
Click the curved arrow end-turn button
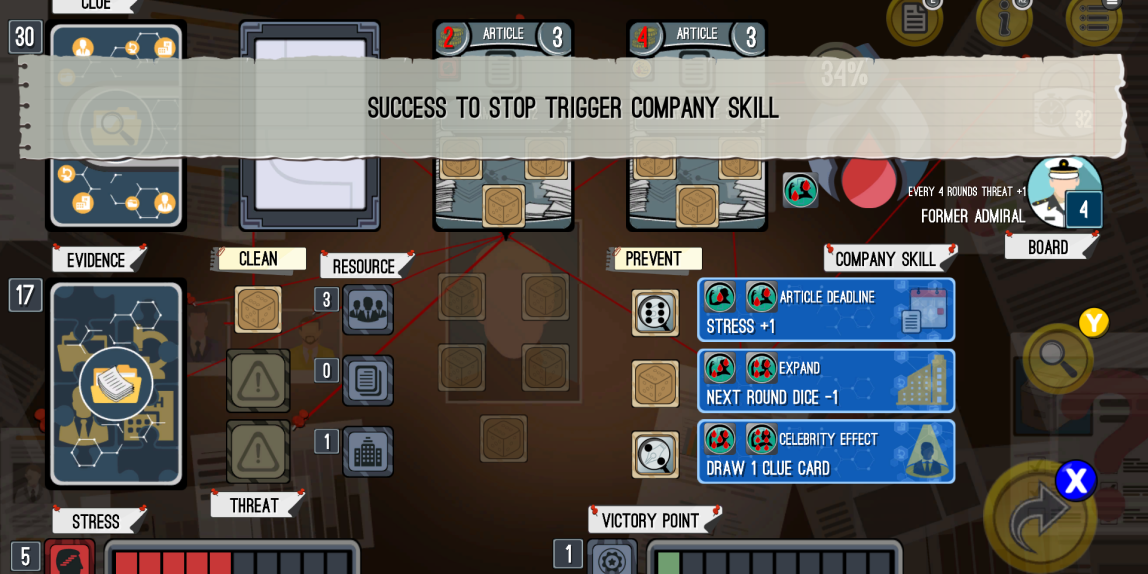pos(1040,517)
